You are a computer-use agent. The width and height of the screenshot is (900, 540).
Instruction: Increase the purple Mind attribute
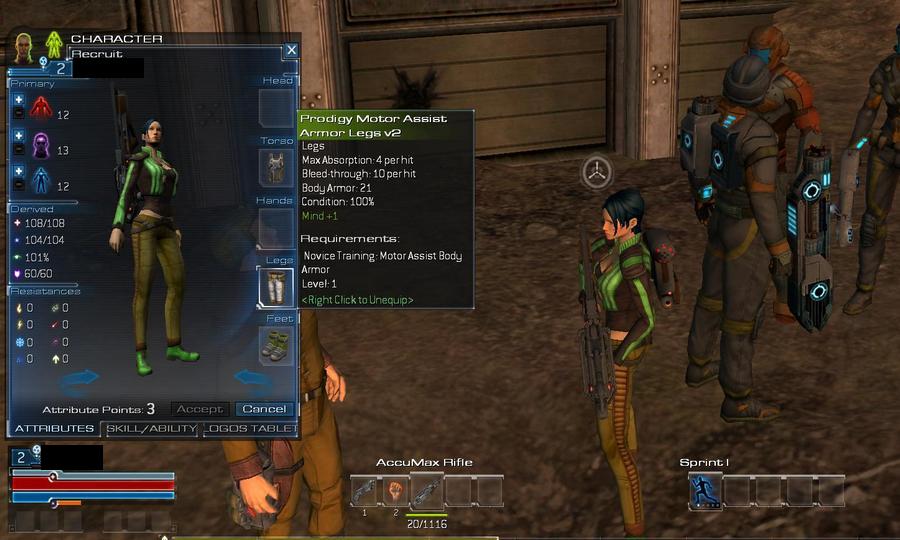click(18, 136)
